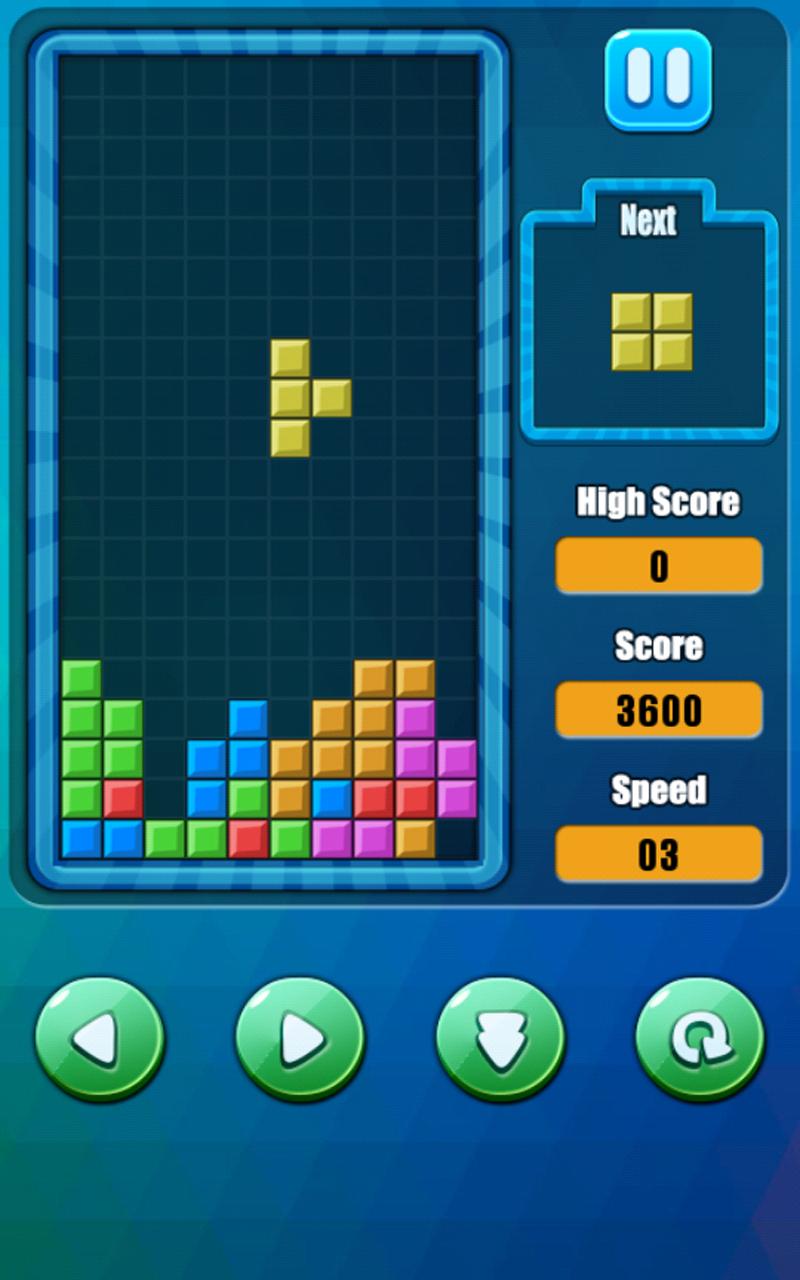Drop the piece with the down arrow button
Image resolution: width=800 pixels, height=1280 pixels.
point(500,1040)
